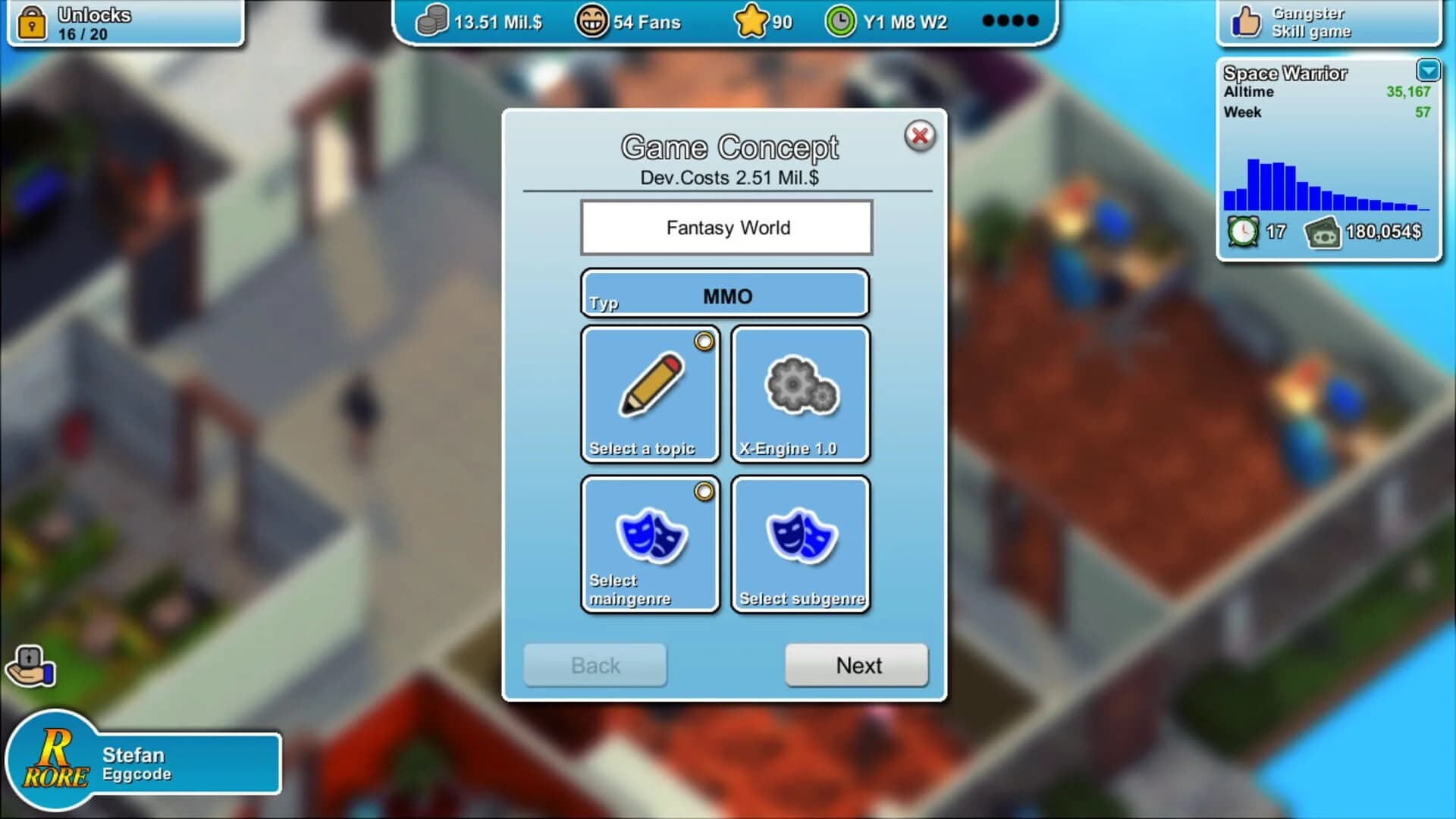The image size is (1456, 819).
Task: Expand the star rating showing 90
Action: click(752, 20)
